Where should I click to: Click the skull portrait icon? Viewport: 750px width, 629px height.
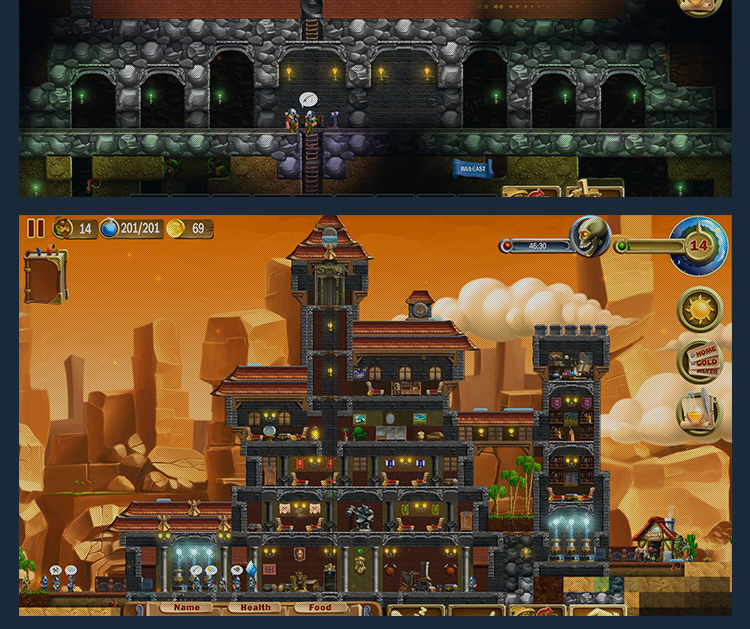[x=589, y=237]
